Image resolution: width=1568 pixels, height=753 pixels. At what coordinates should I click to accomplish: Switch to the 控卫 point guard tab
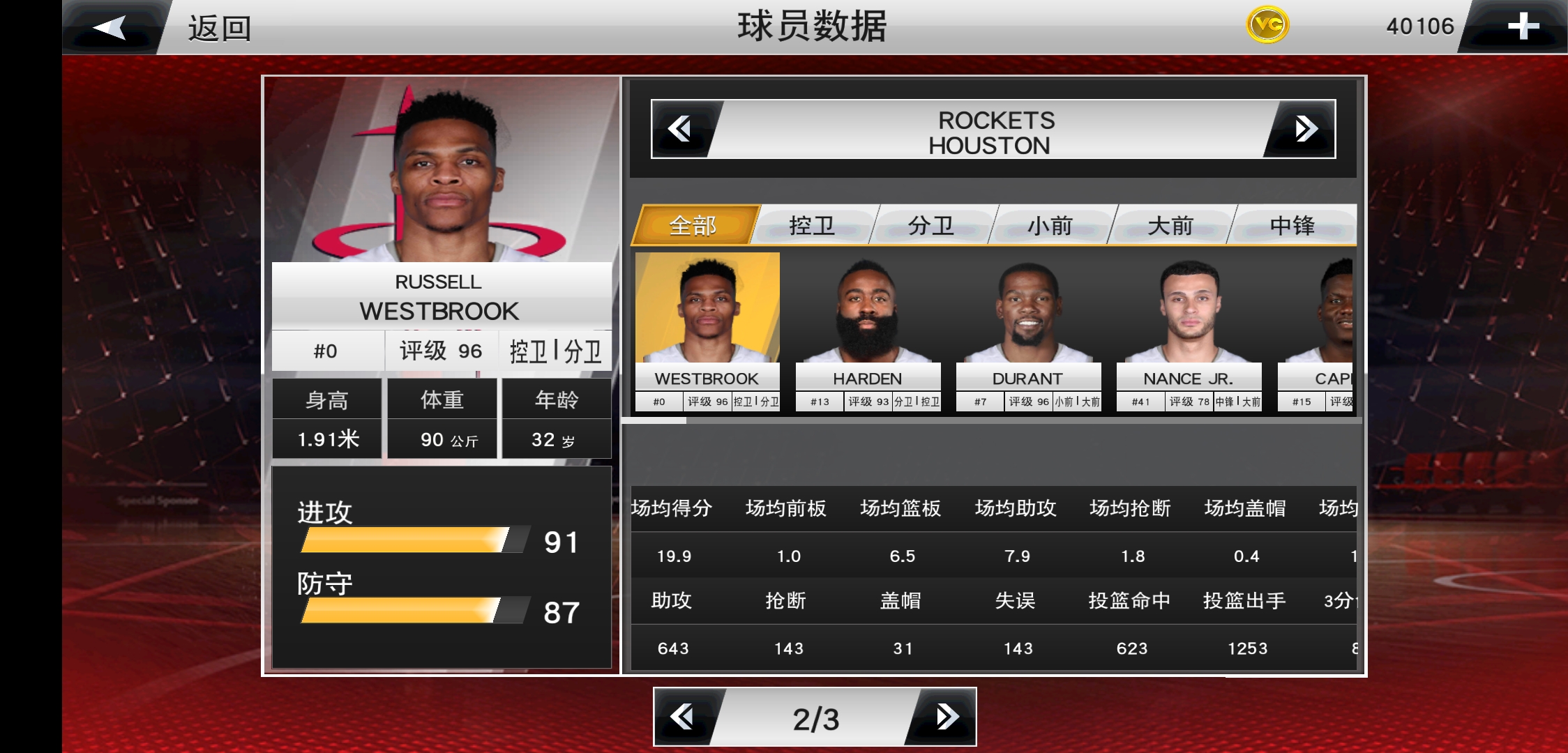click(812, 225)
